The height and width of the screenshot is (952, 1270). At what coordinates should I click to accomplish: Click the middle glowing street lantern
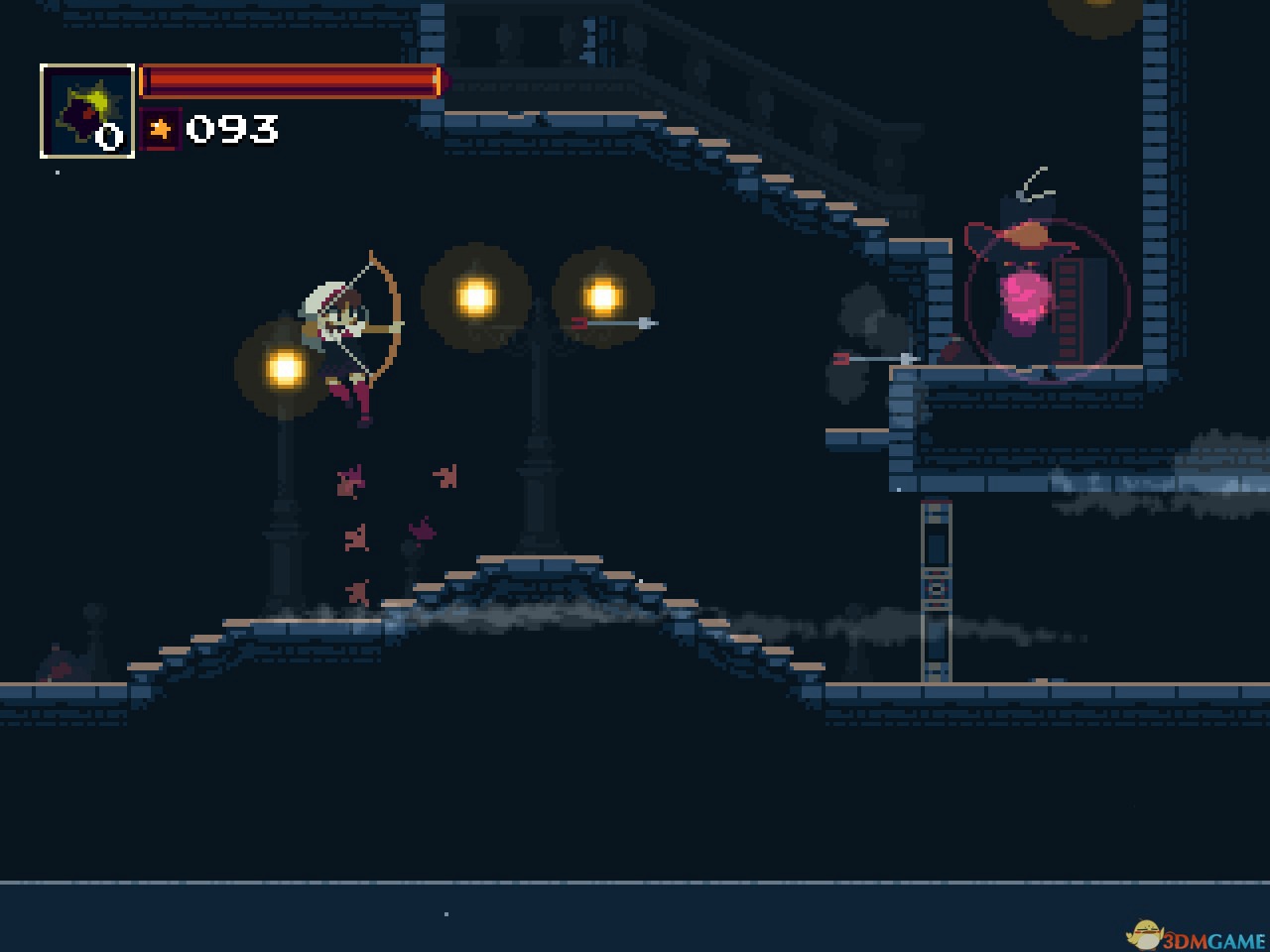476,295
